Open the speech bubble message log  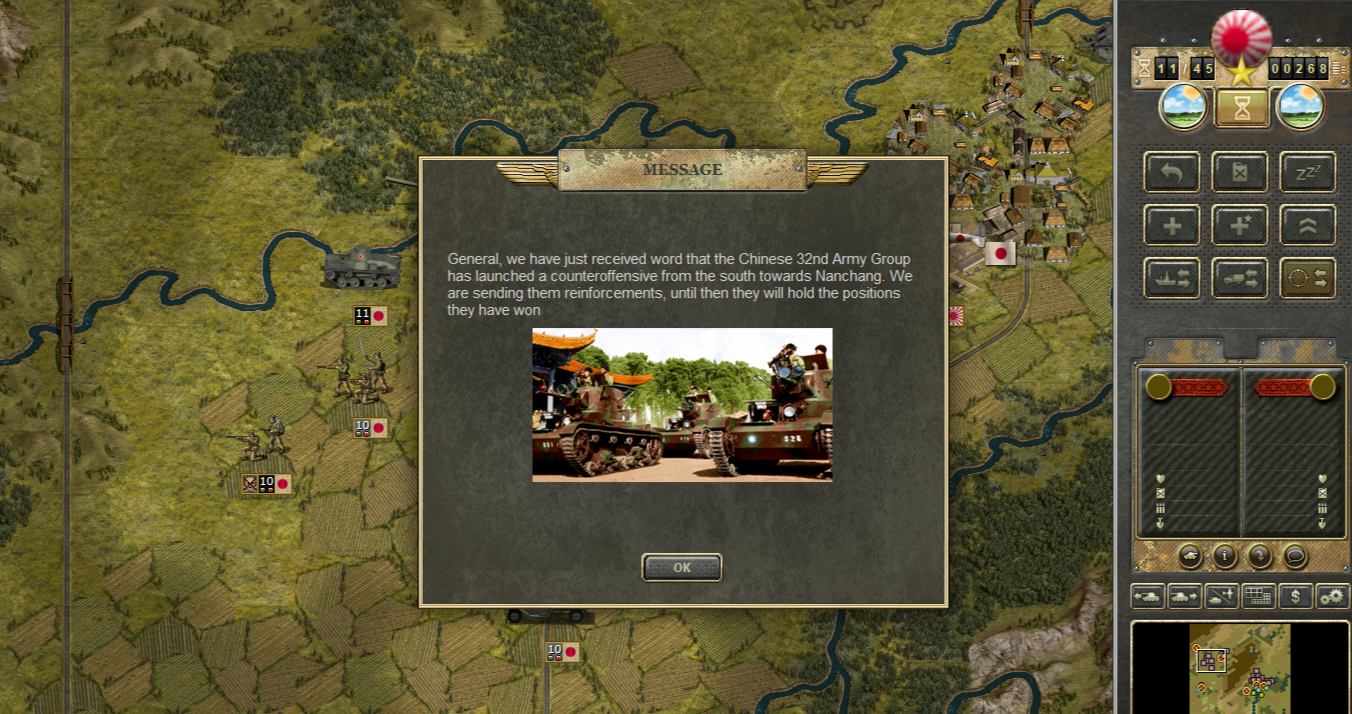pos(1294,555)
